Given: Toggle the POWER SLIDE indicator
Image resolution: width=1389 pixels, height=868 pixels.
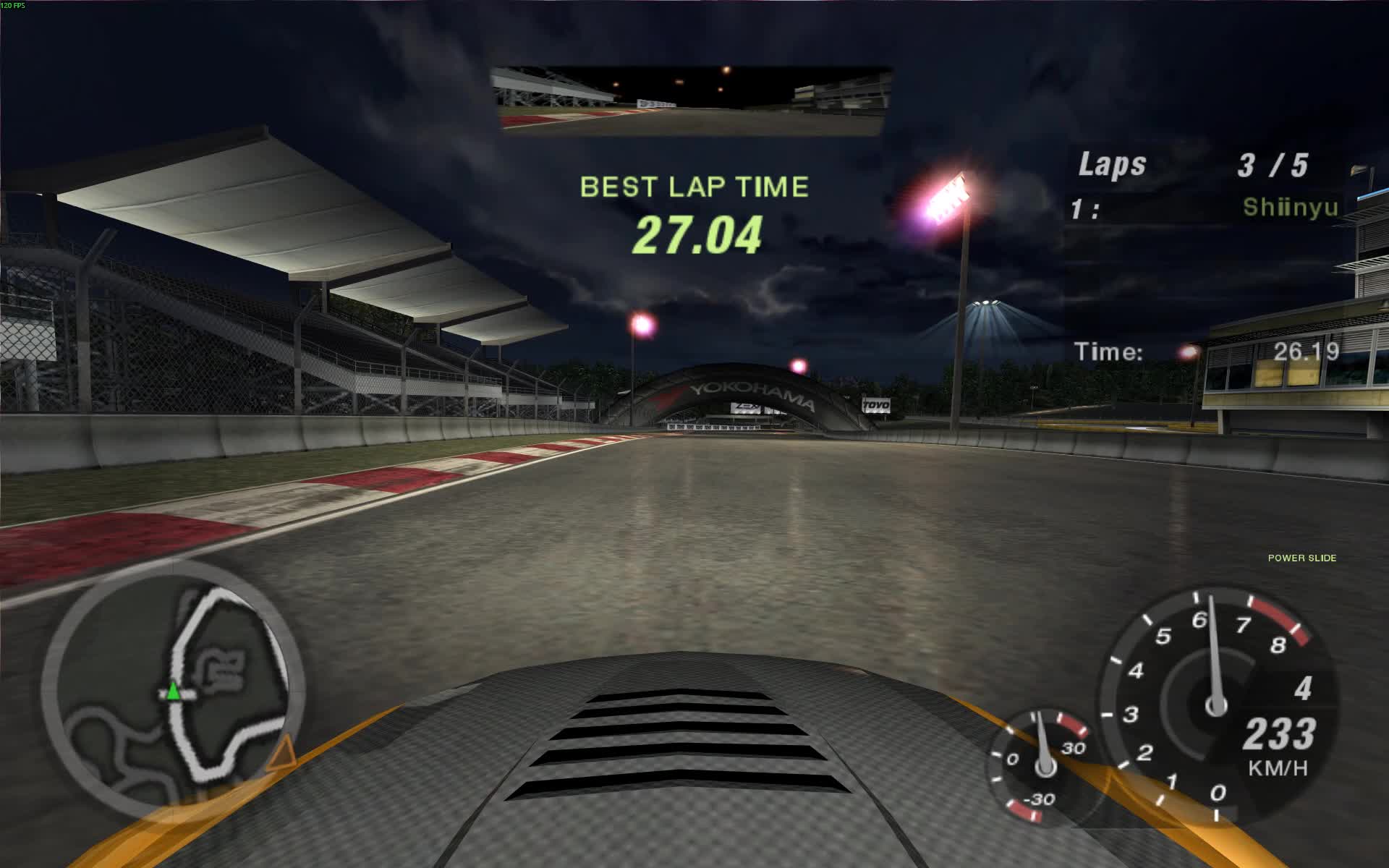Looking at the screenshot, I should click(1302, 558).
